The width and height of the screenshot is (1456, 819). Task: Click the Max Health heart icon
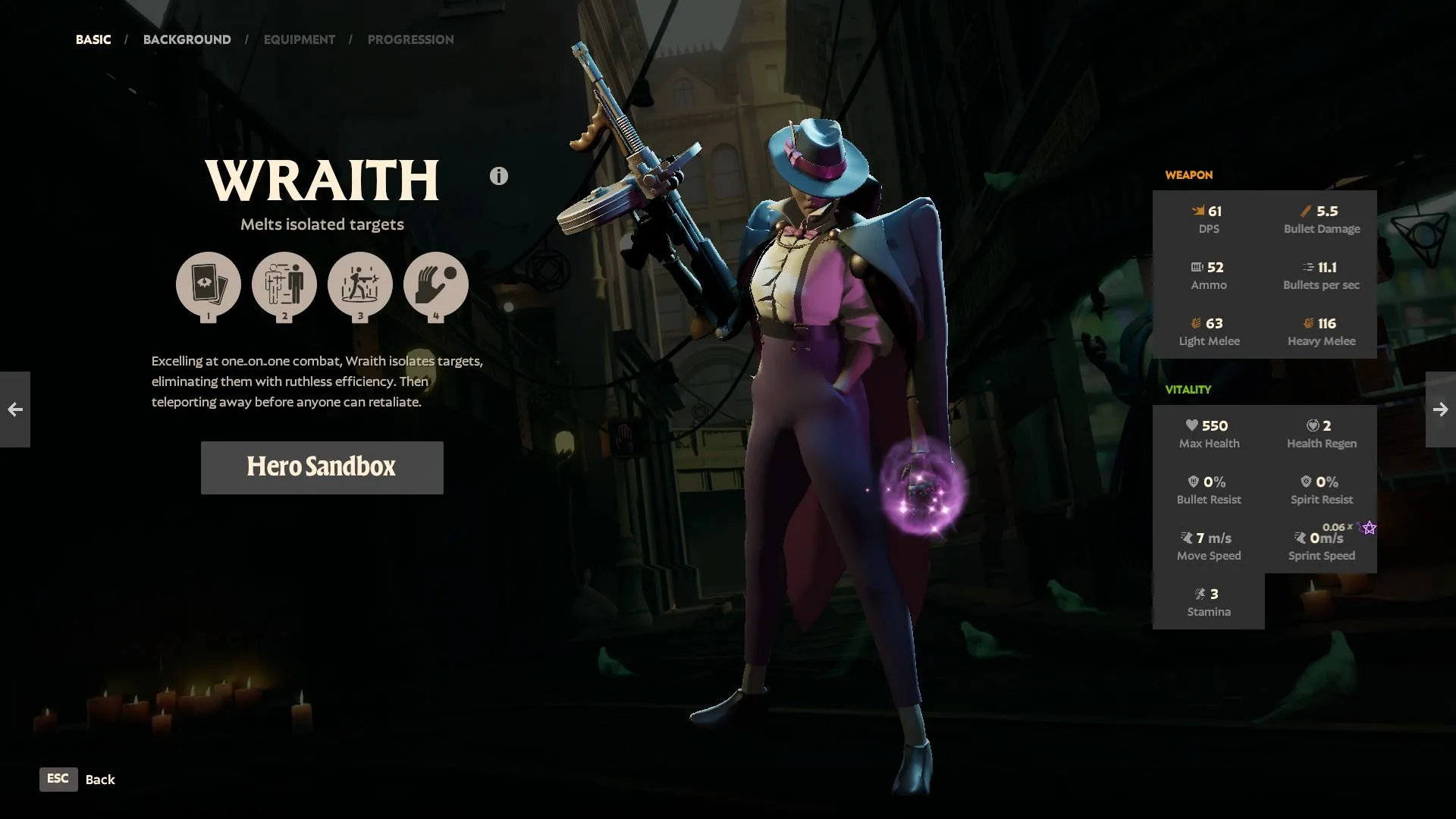[x=1193, y=425]
